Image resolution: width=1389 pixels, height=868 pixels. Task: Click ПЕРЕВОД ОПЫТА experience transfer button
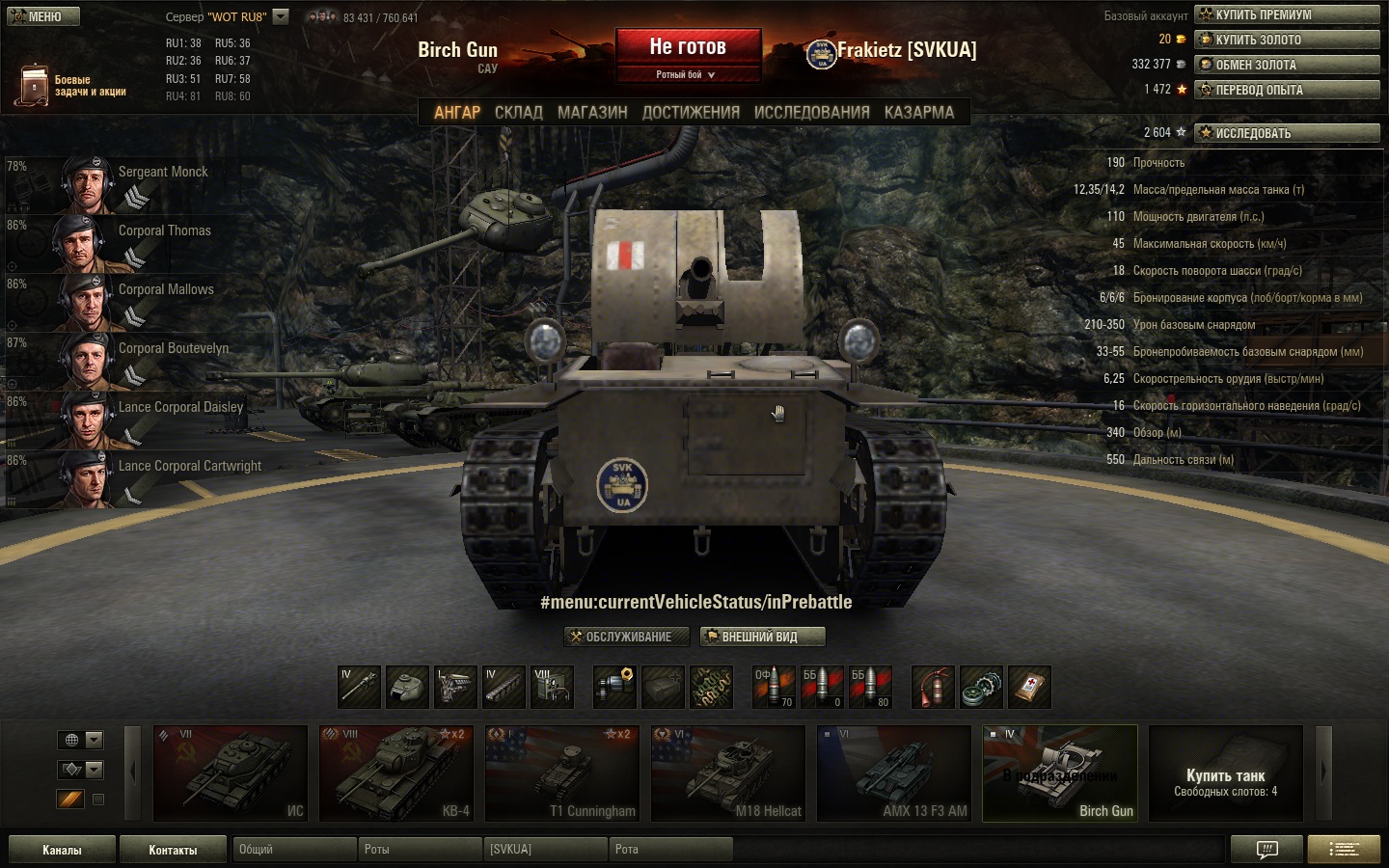pos(1287,90)
